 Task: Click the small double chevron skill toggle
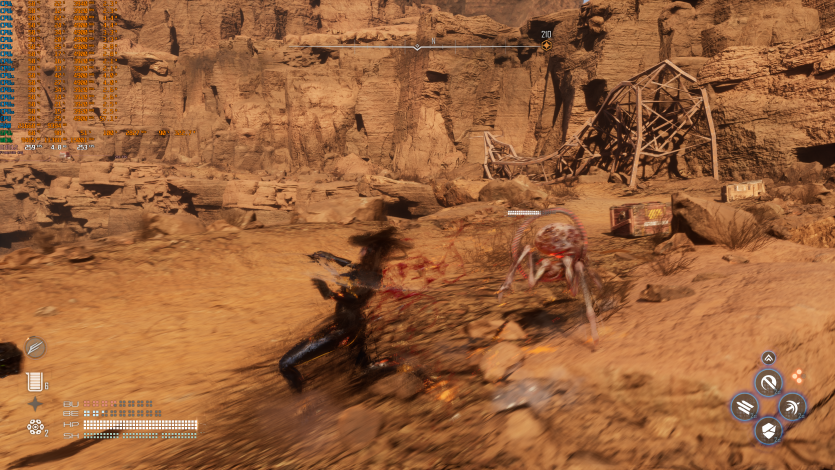[x=768, y=358]
